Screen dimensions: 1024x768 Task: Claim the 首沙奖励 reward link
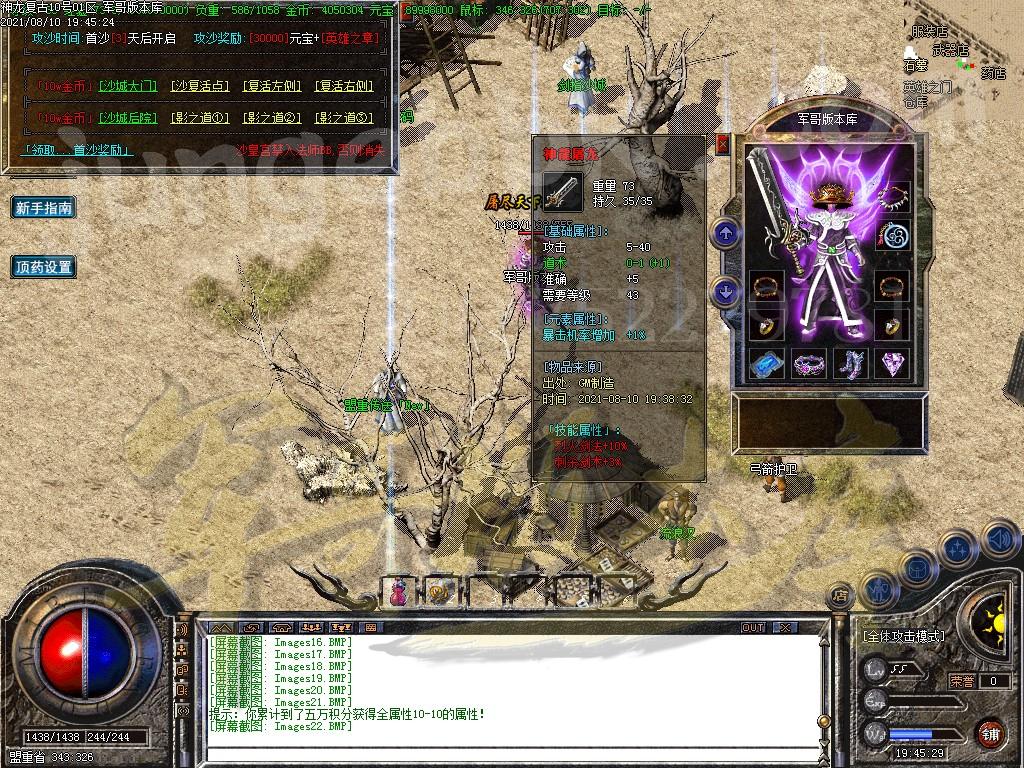click(x=77, y=150)
